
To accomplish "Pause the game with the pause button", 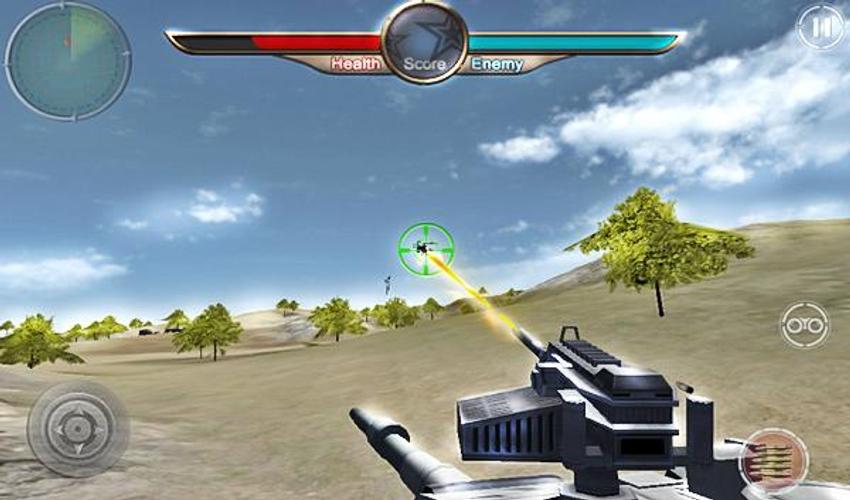I will 820,28.
